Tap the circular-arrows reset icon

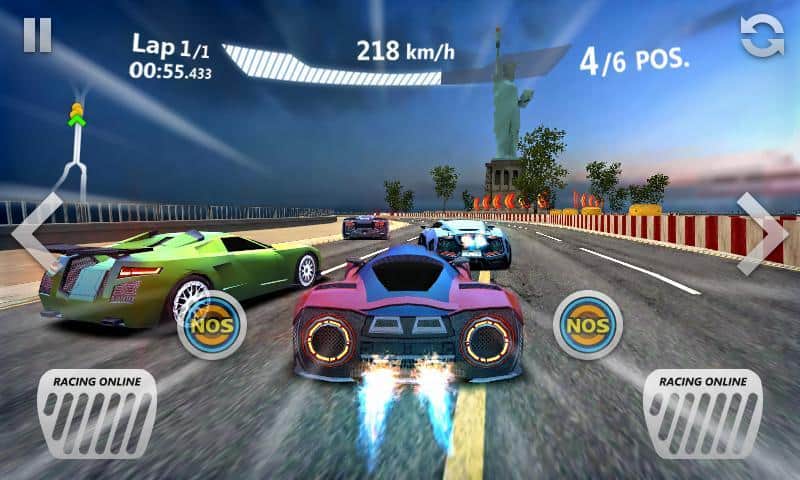[762, 36]
